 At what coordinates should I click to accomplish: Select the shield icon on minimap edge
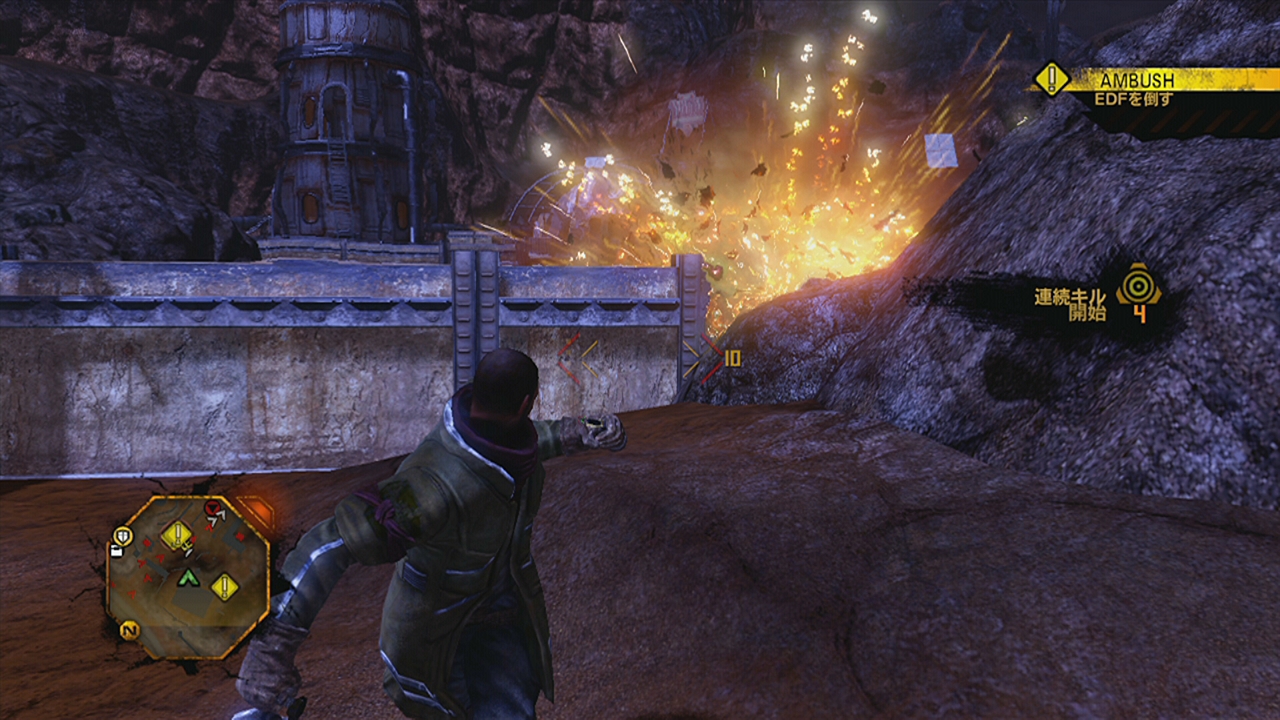[123, 536]
